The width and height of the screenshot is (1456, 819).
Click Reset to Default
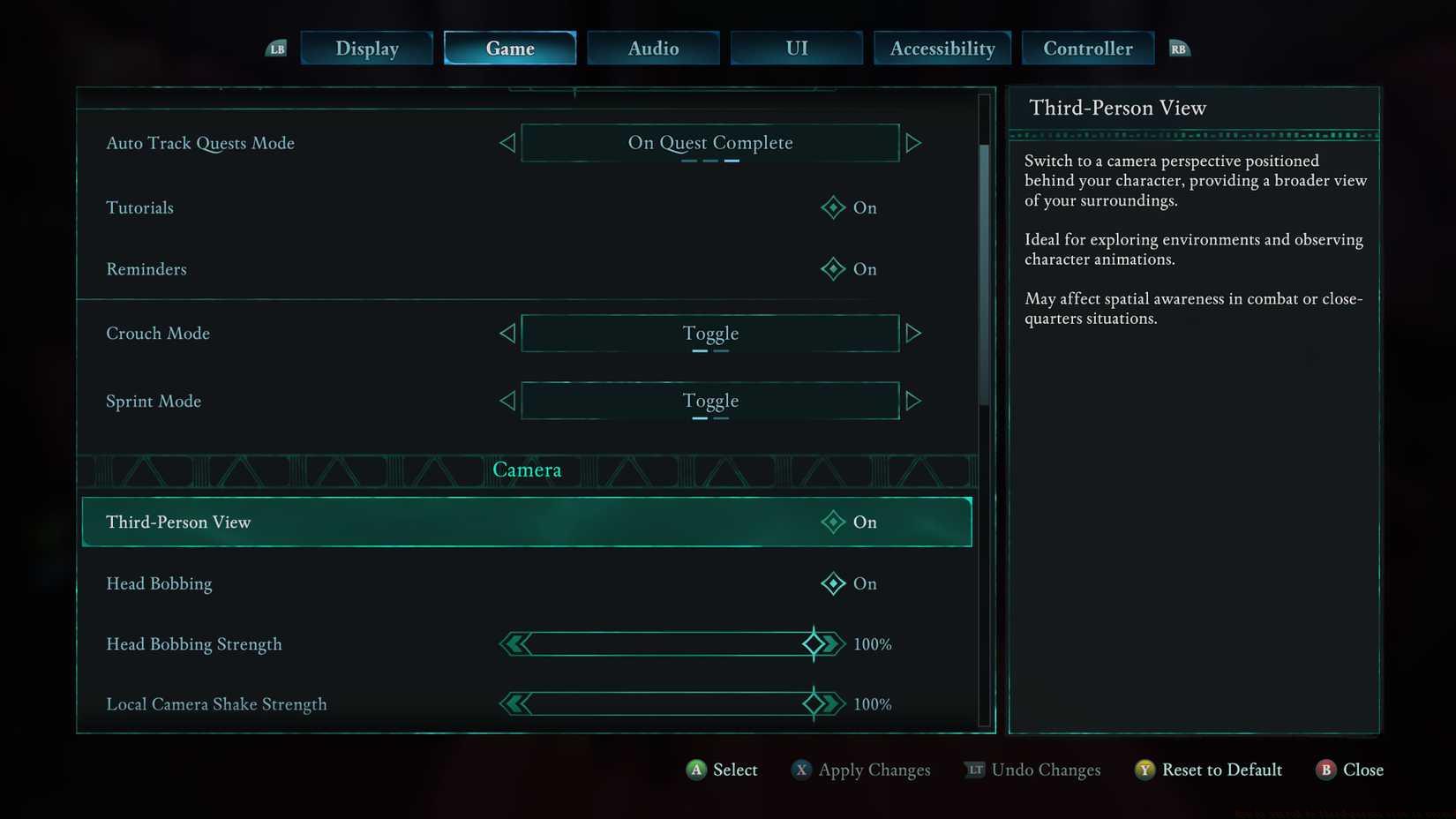tap(1222, 770)
